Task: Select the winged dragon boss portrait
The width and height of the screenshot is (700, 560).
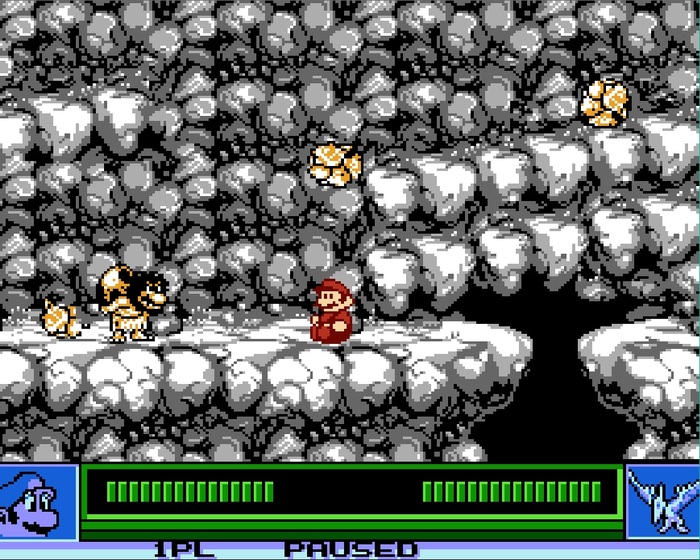Action: click(x=662, y=501)
